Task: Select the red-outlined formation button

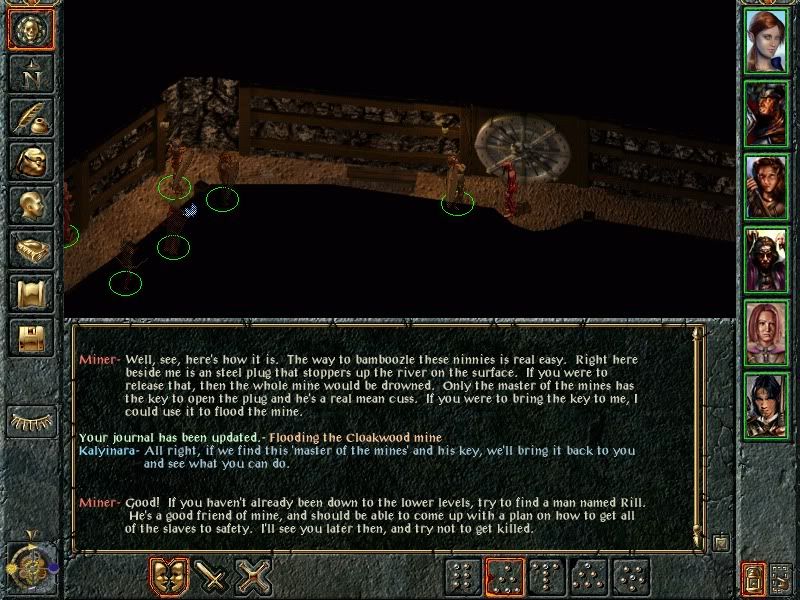Action: click(504, 577)
